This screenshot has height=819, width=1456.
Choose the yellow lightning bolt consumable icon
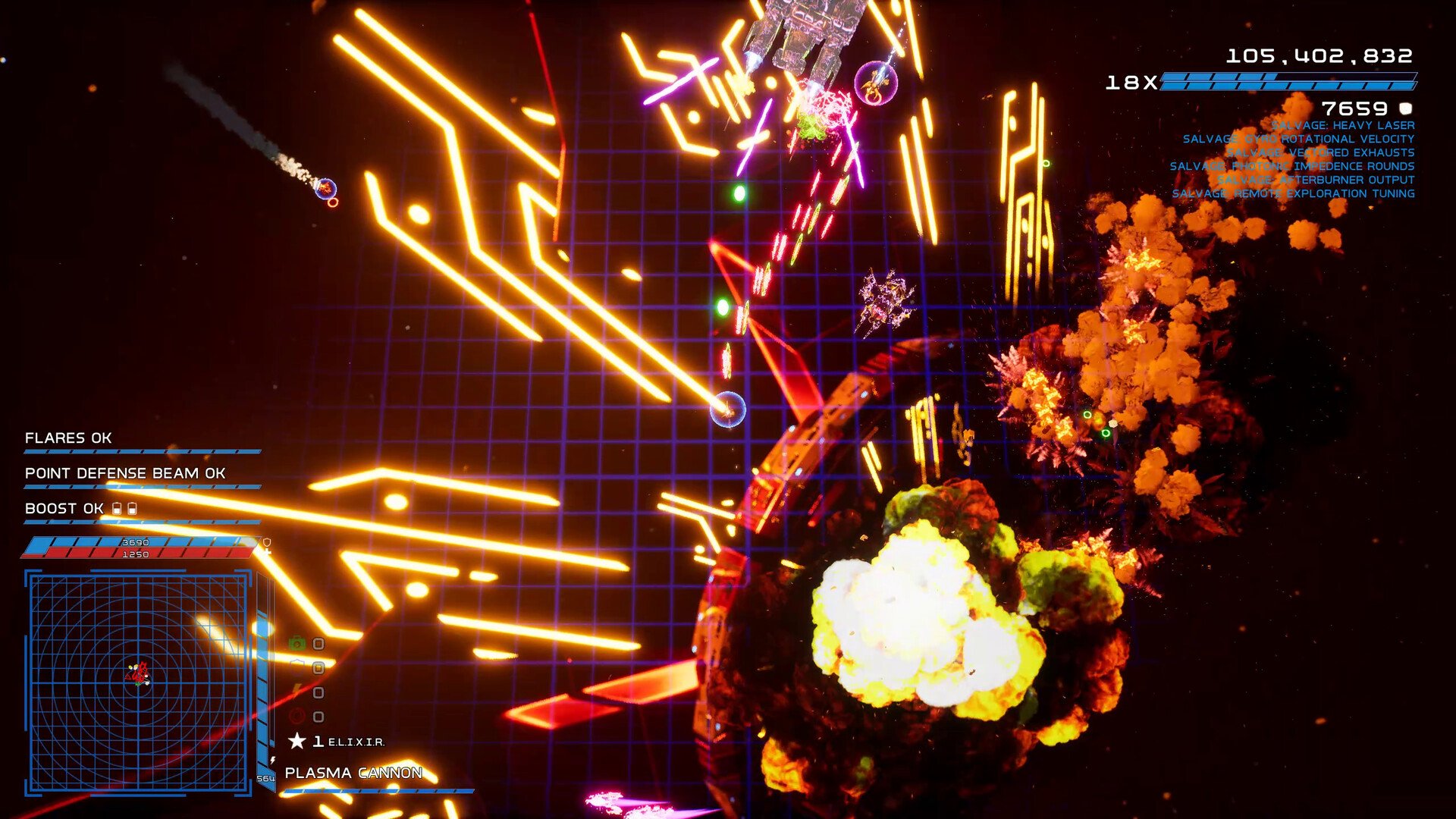click(x=297, y=692)
